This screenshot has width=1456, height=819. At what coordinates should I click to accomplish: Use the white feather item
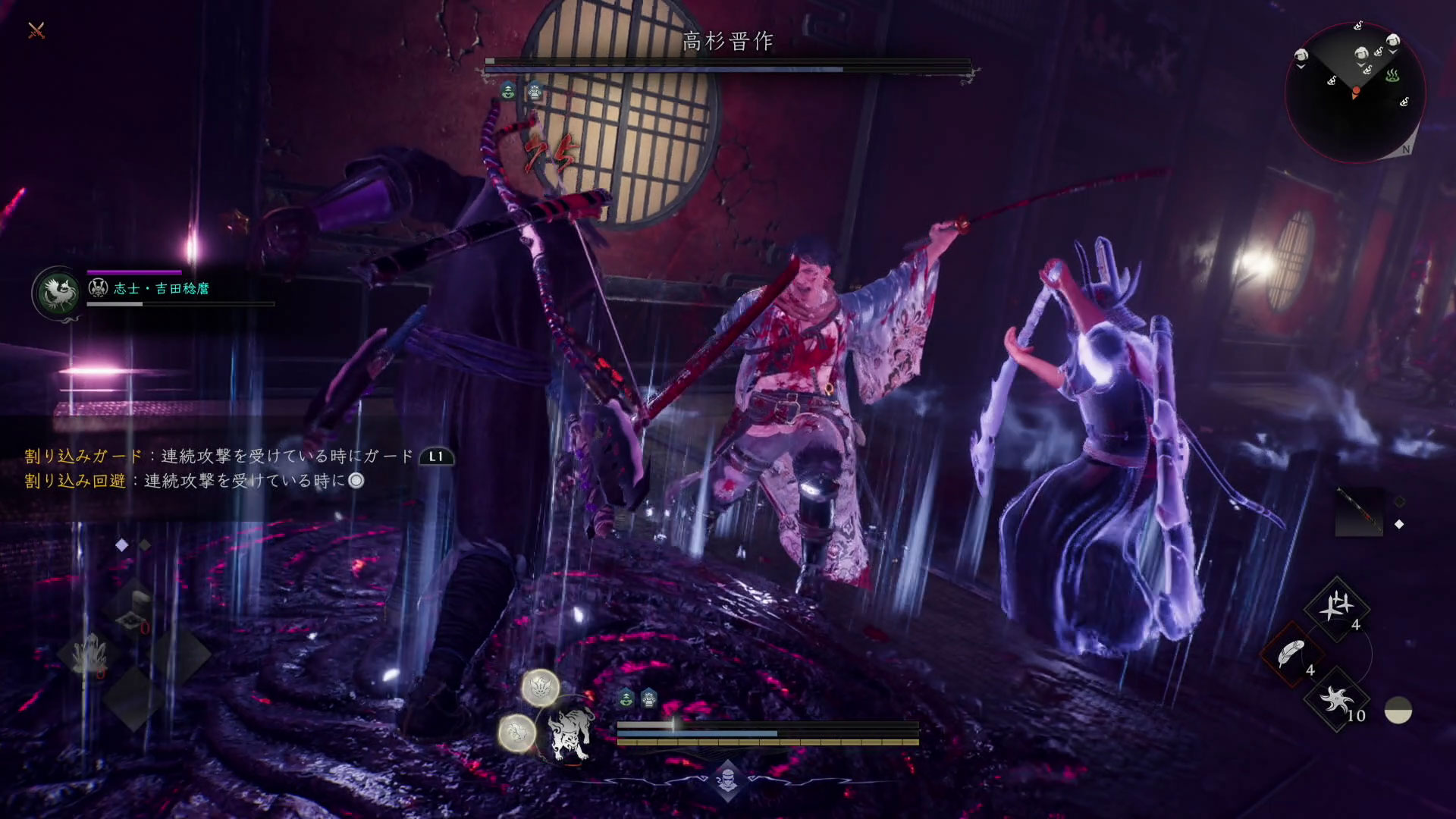(1291, 654)
